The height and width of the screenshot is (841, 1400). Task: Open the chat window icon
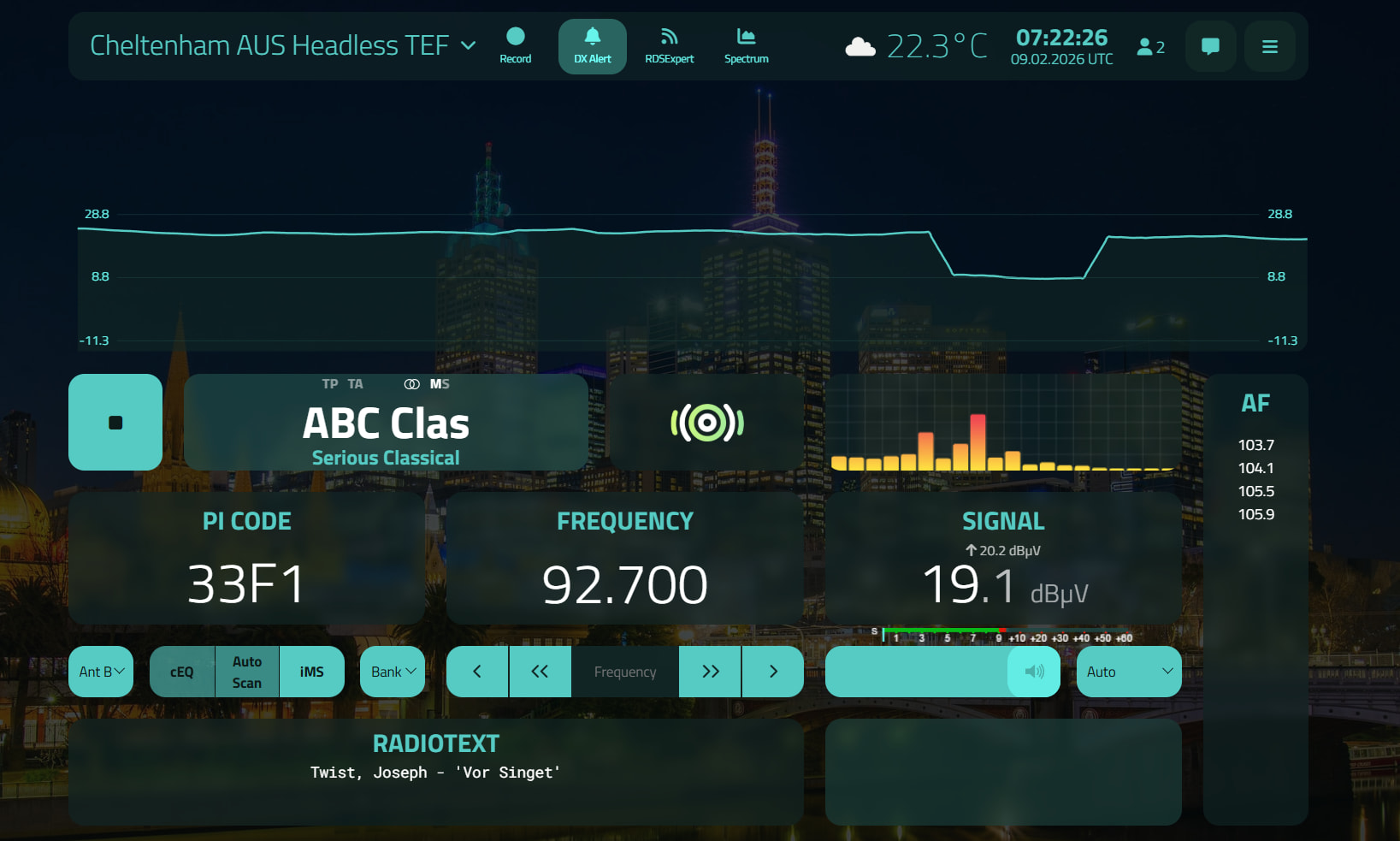tap(1210, 46)
